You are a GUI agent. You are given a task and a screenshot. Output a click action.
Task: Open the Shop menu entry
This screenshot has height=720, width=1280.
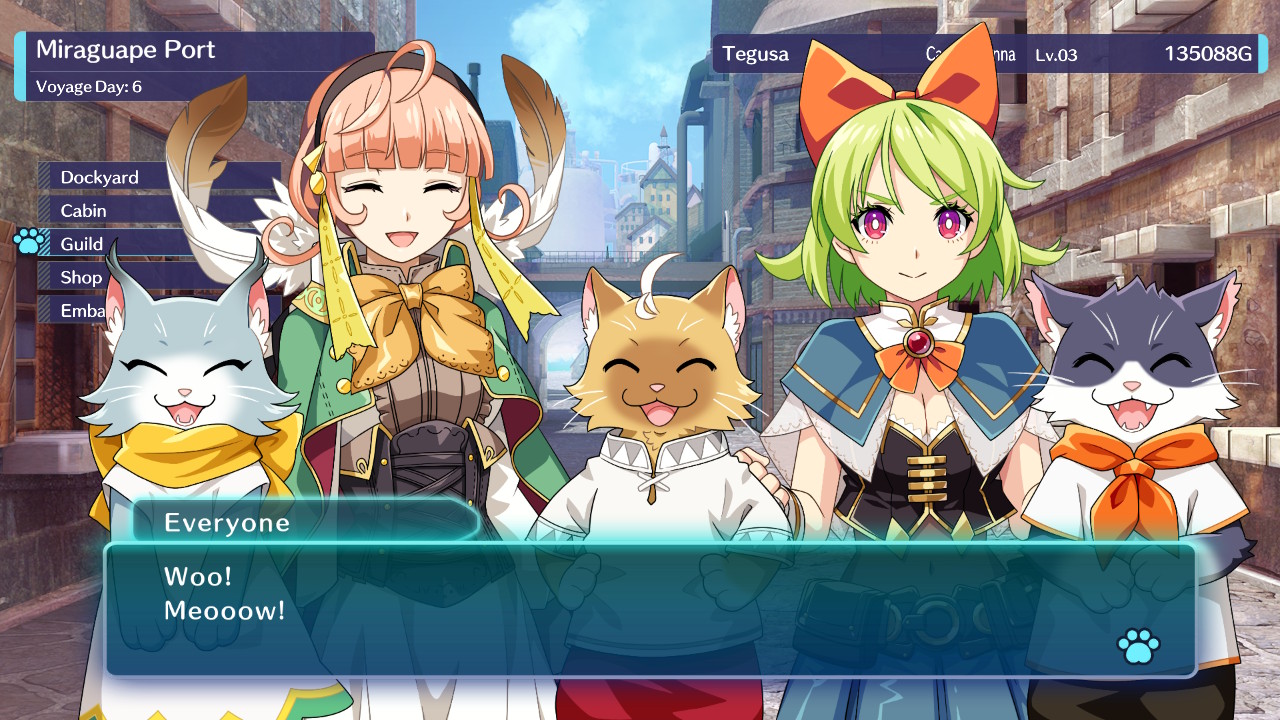click(x=80, y=277)
